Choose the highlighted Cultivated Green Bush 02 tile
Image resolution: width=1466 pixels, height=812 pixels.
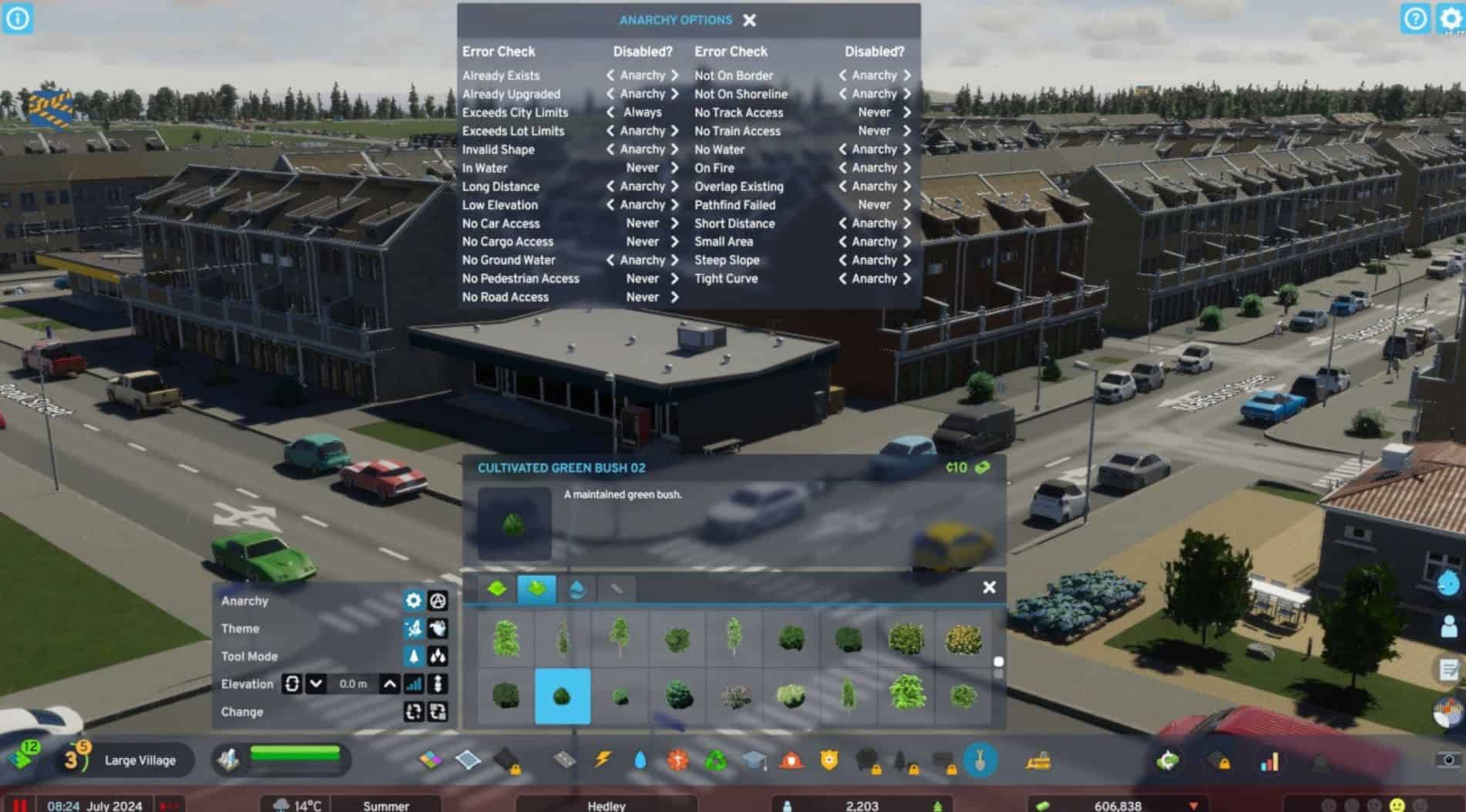[x=562, y=696]
